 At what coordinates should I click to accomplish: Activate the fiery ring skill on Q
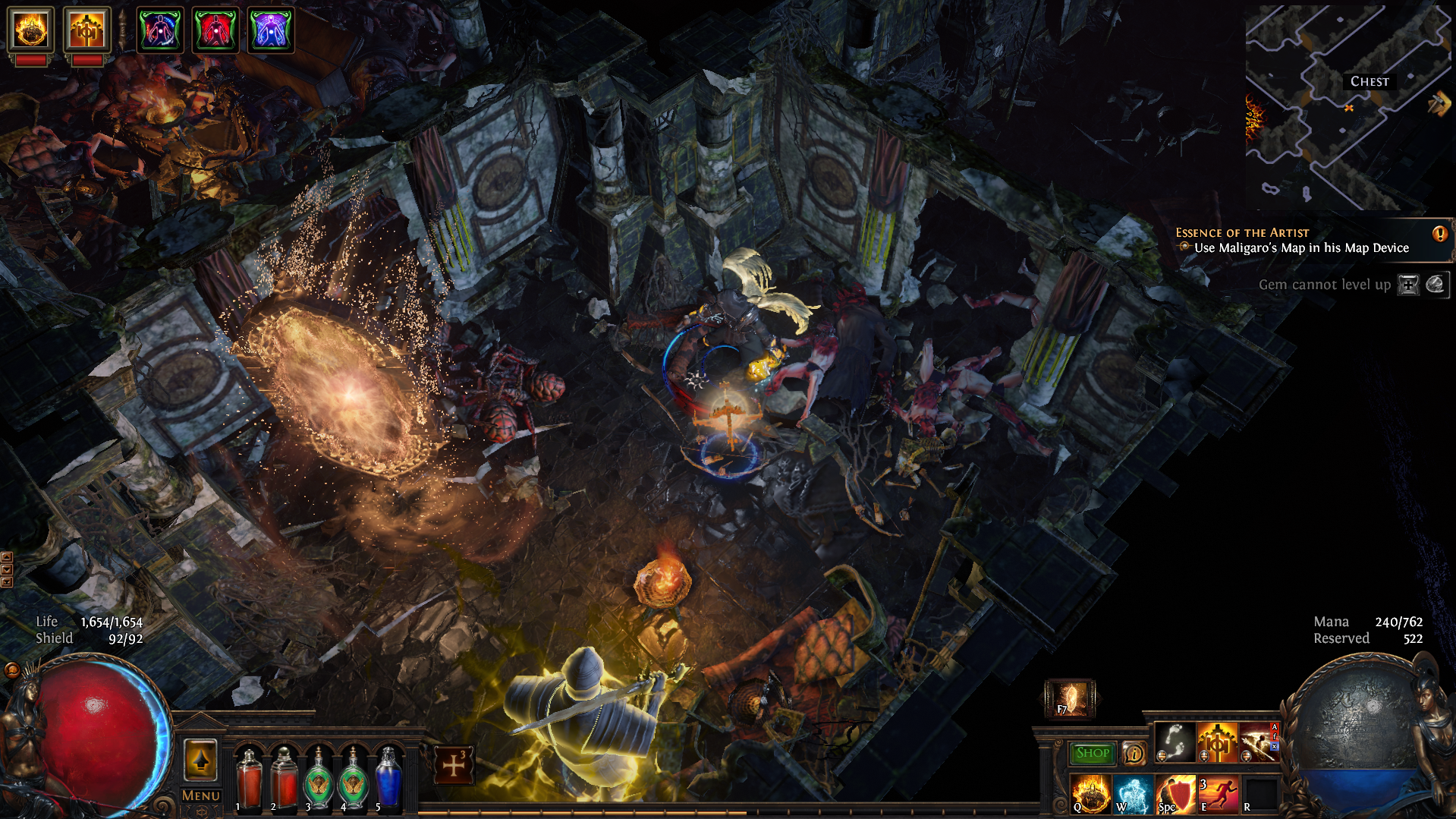(1090, 794)
